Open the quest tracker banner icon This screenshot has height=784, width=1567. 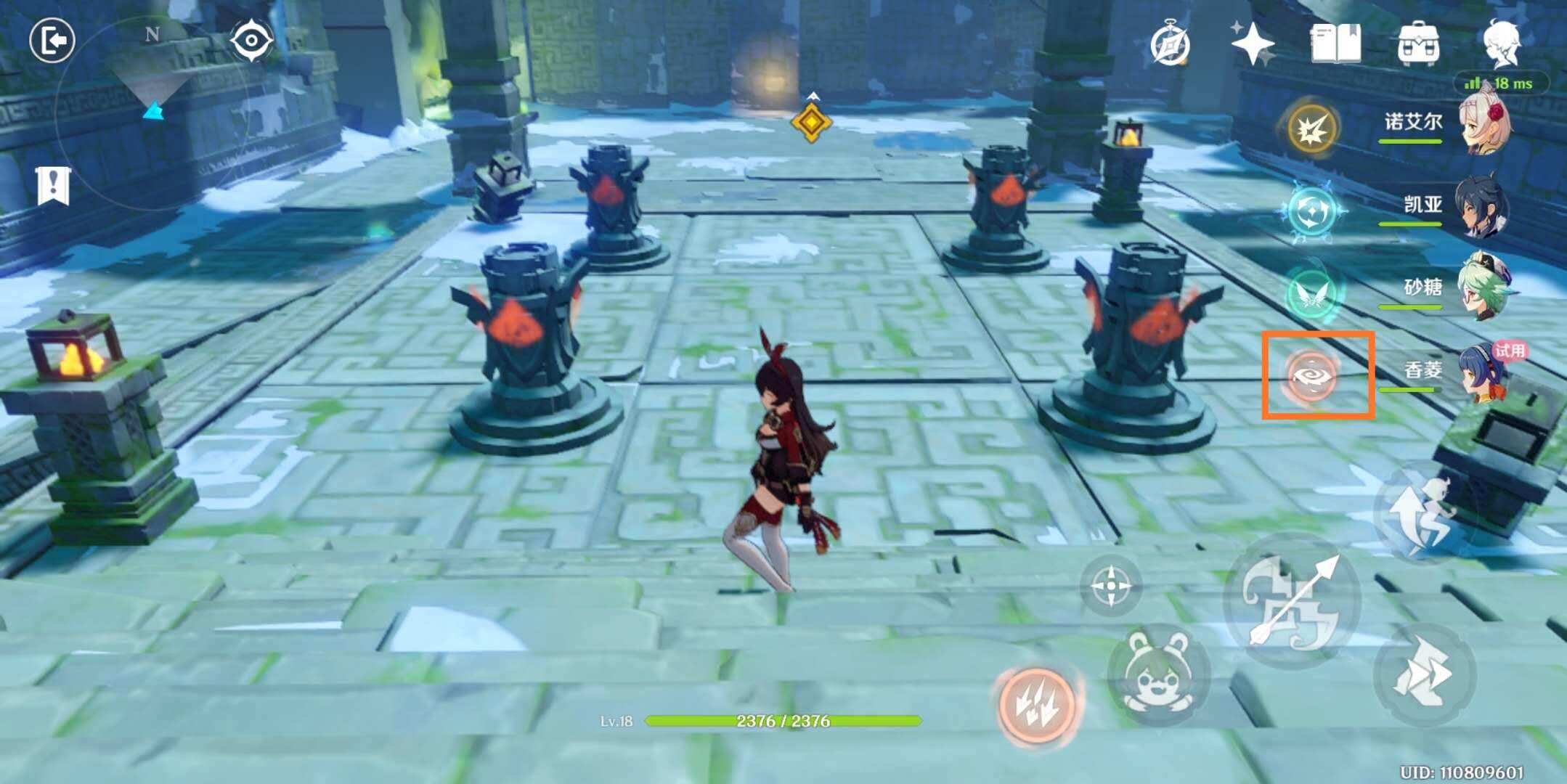(x=53, y=186)
